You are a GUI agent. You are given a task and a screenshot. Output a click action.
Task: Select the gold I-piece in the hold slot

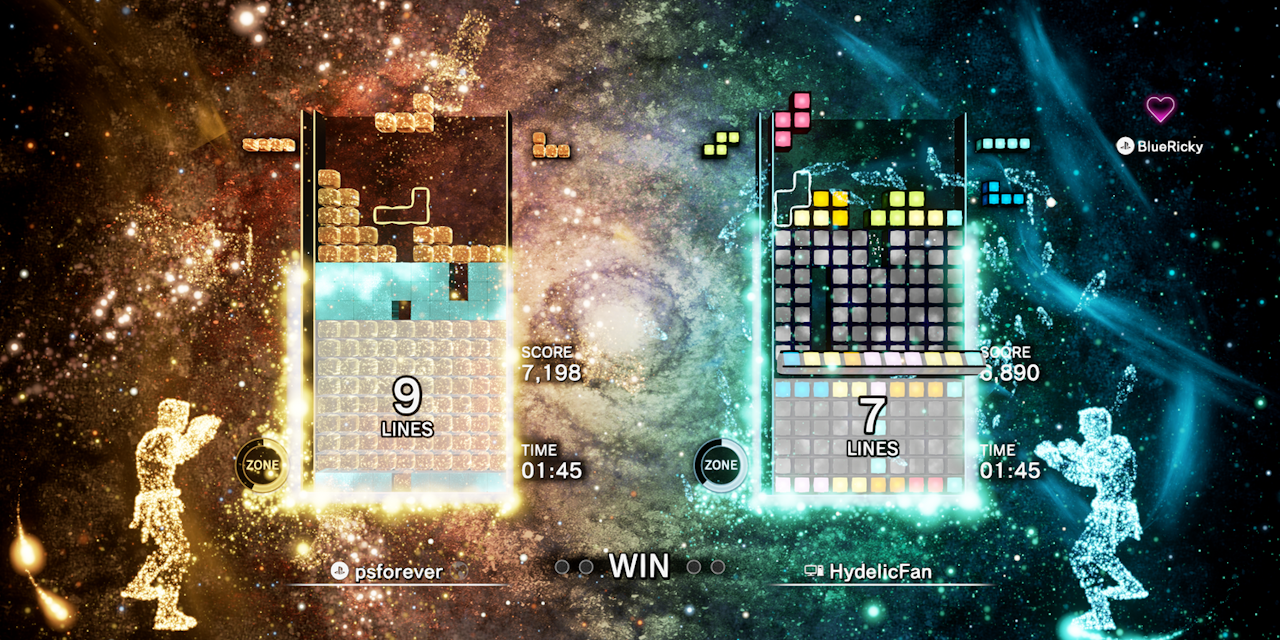[x=269, y=145]
